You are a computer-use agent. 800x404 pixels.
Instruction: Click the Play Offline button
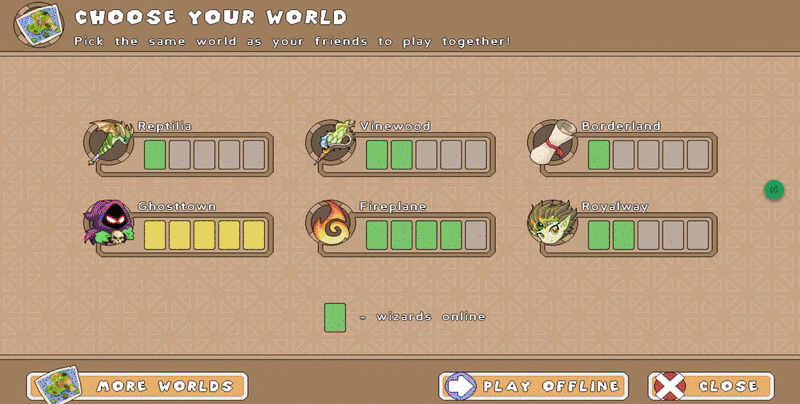click(534, 386)
